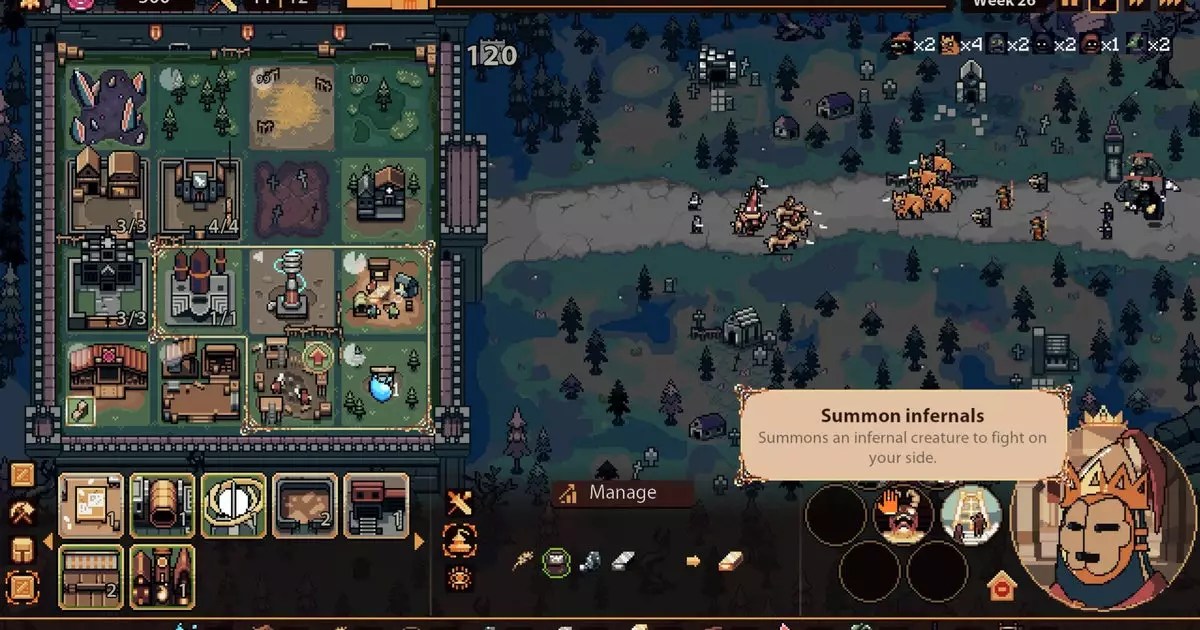Pick the wooden barrel building card
The image size is (1200, 630).
tap(162, 506)
